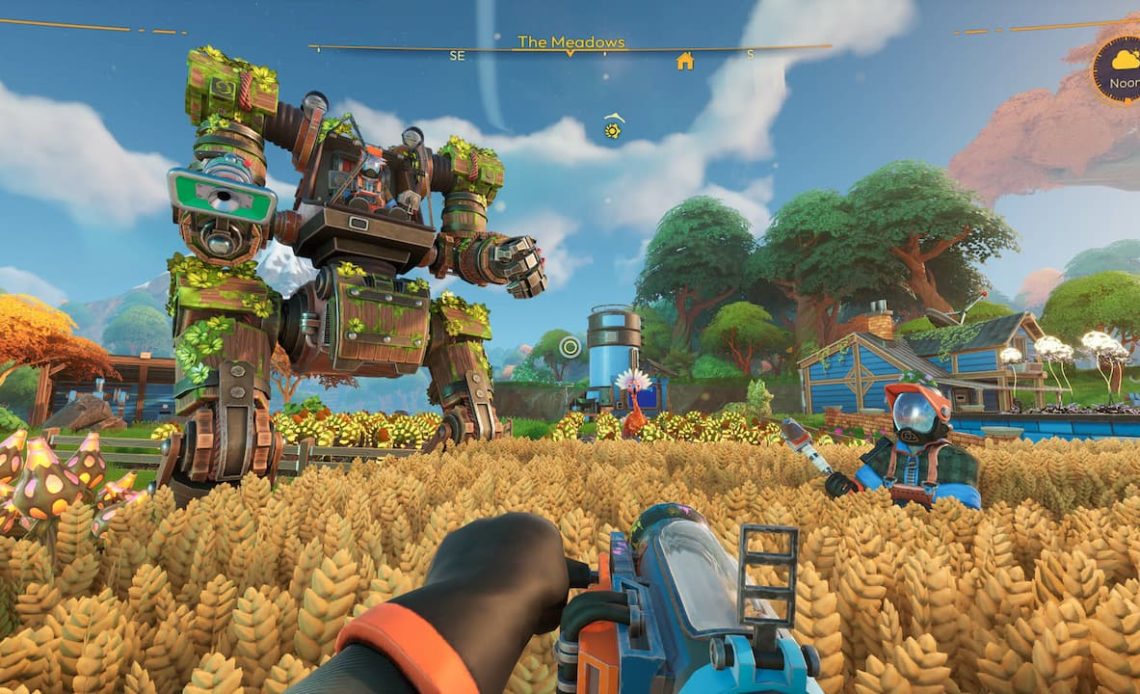This screenshot has width=1140, height=694.
Task: Open the cloudy Noon weather badge
Action: (1119, 68)
